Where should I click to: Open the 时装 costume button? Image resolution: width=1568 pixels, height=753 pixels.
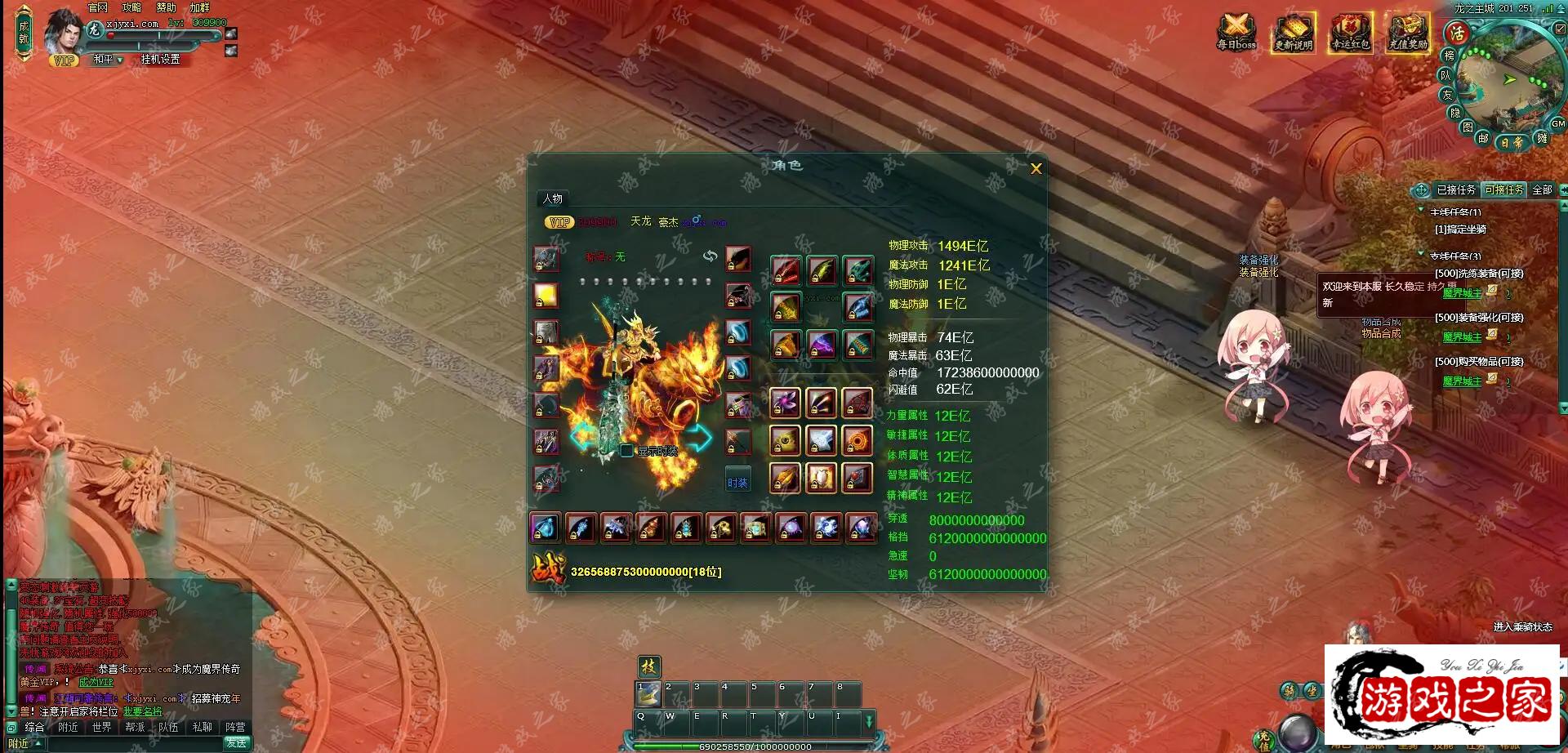[x=737, y=483]
